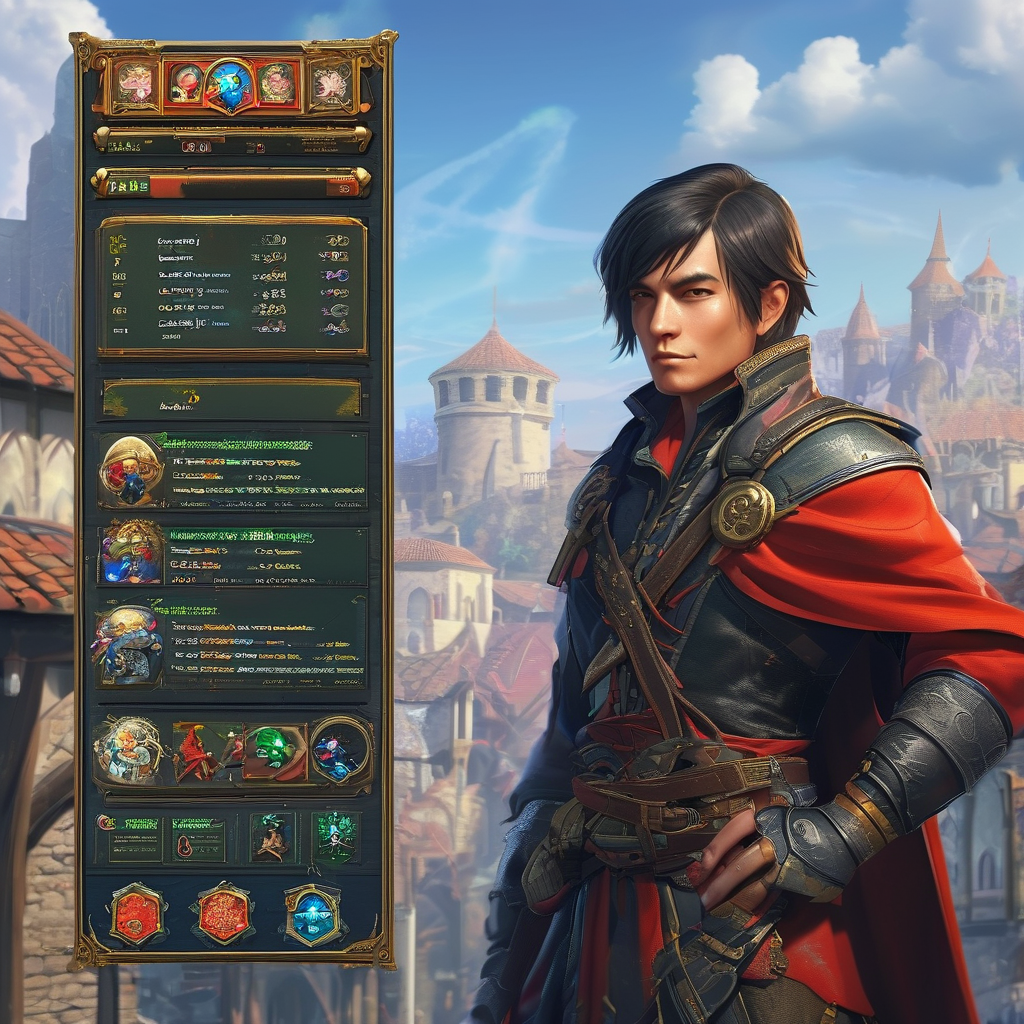This screenshot has width=1024, height=1024.
Task: Choose the green-framed icon in the top crest
Action: tap(275, 83)
